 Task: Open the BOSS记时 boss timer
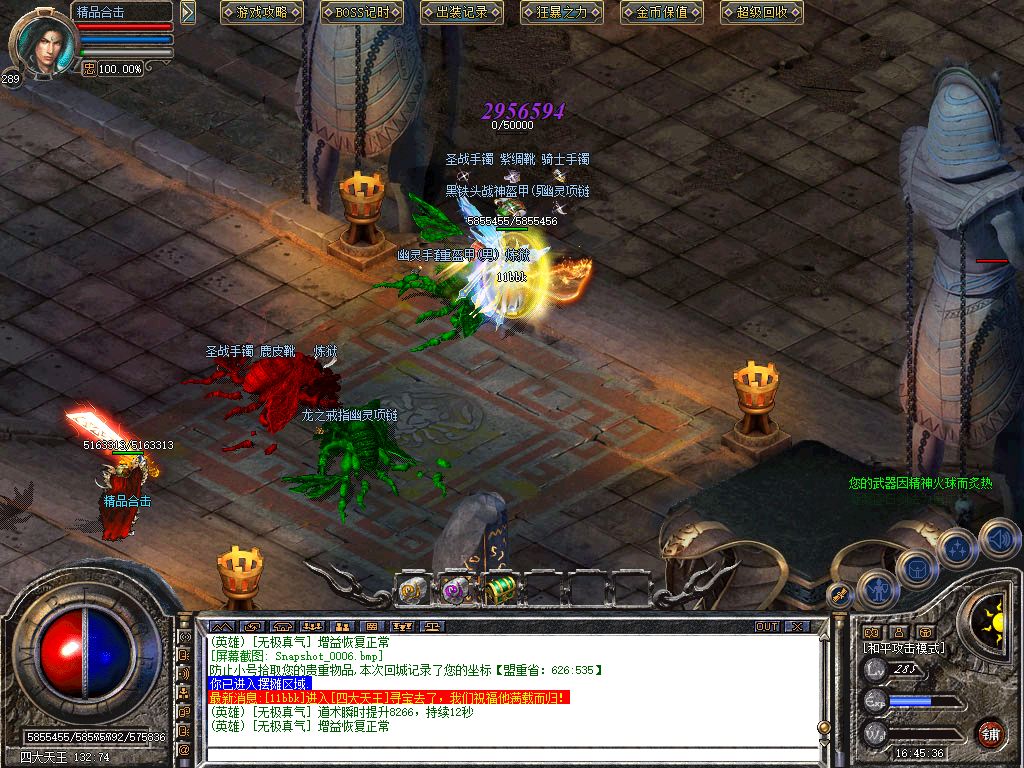[x=362, y=13]
